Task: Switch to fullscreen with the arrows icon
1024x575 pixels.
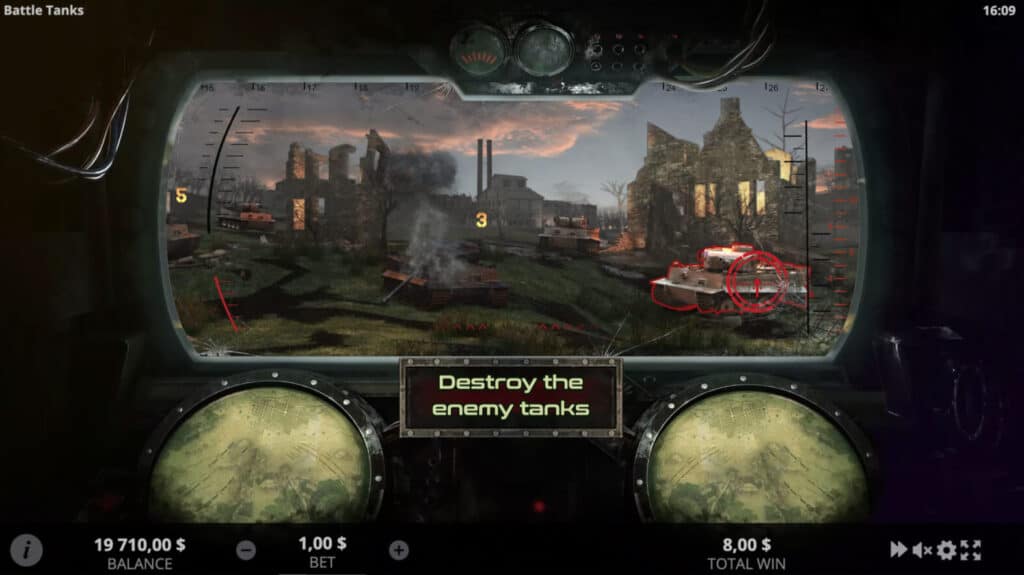Action: point(971,550)
